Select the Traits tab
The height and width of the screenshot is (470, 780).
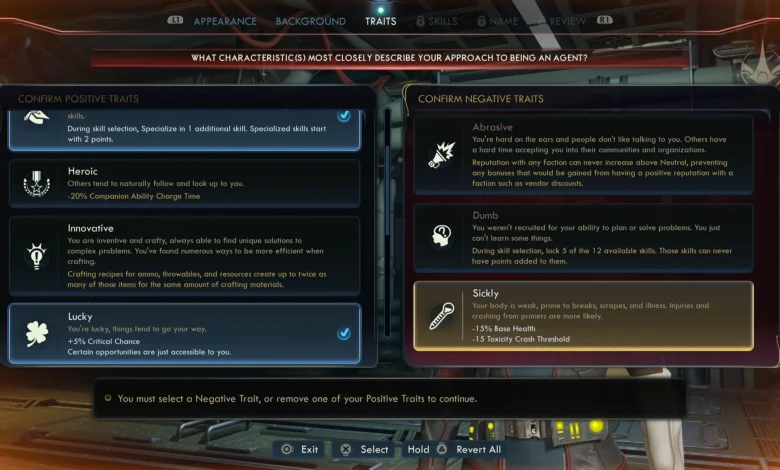click(x=380, y=21)
